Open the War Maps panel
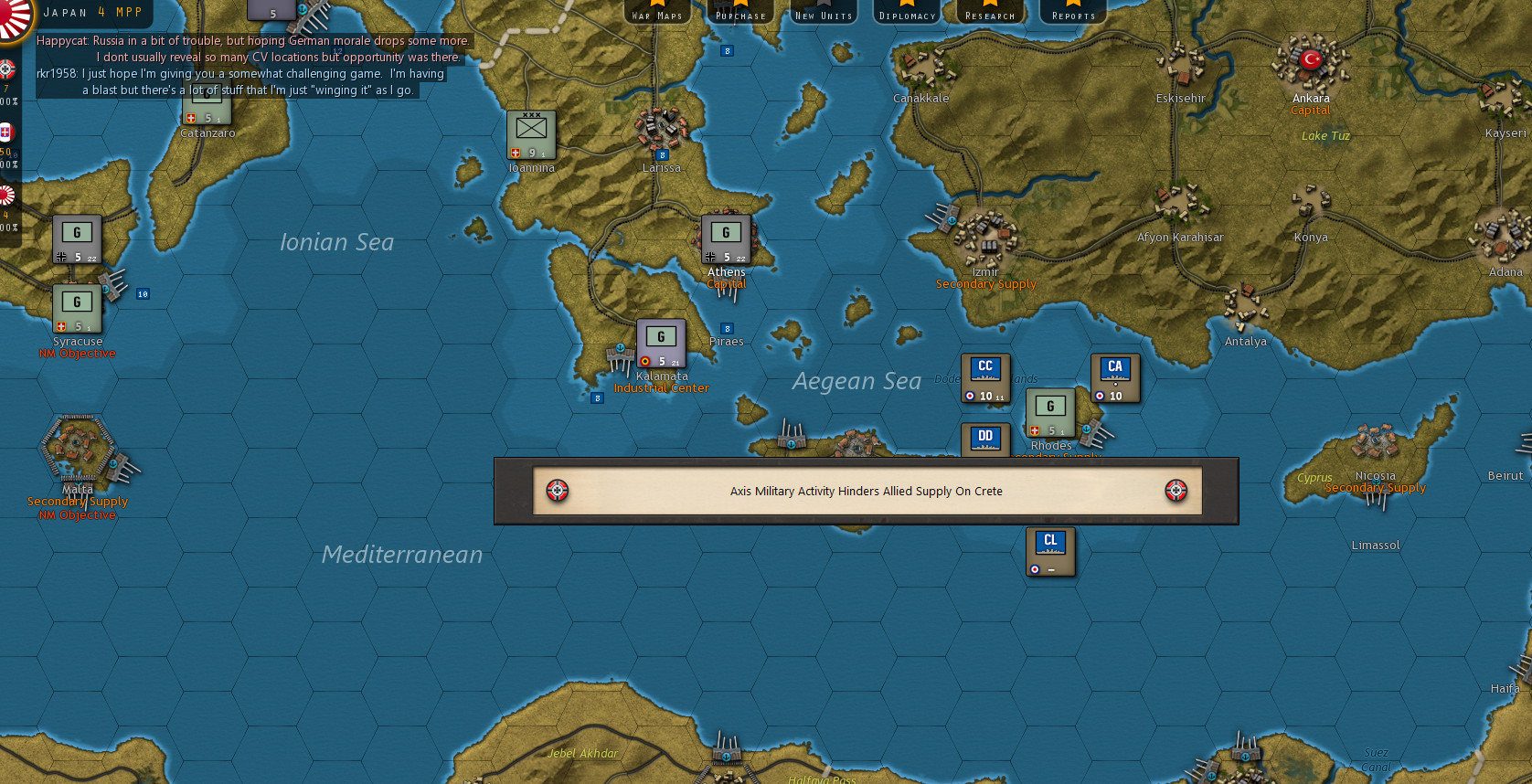Image resolution: width=1532 pixels, height=784 pixels. [x=657, y=13]
